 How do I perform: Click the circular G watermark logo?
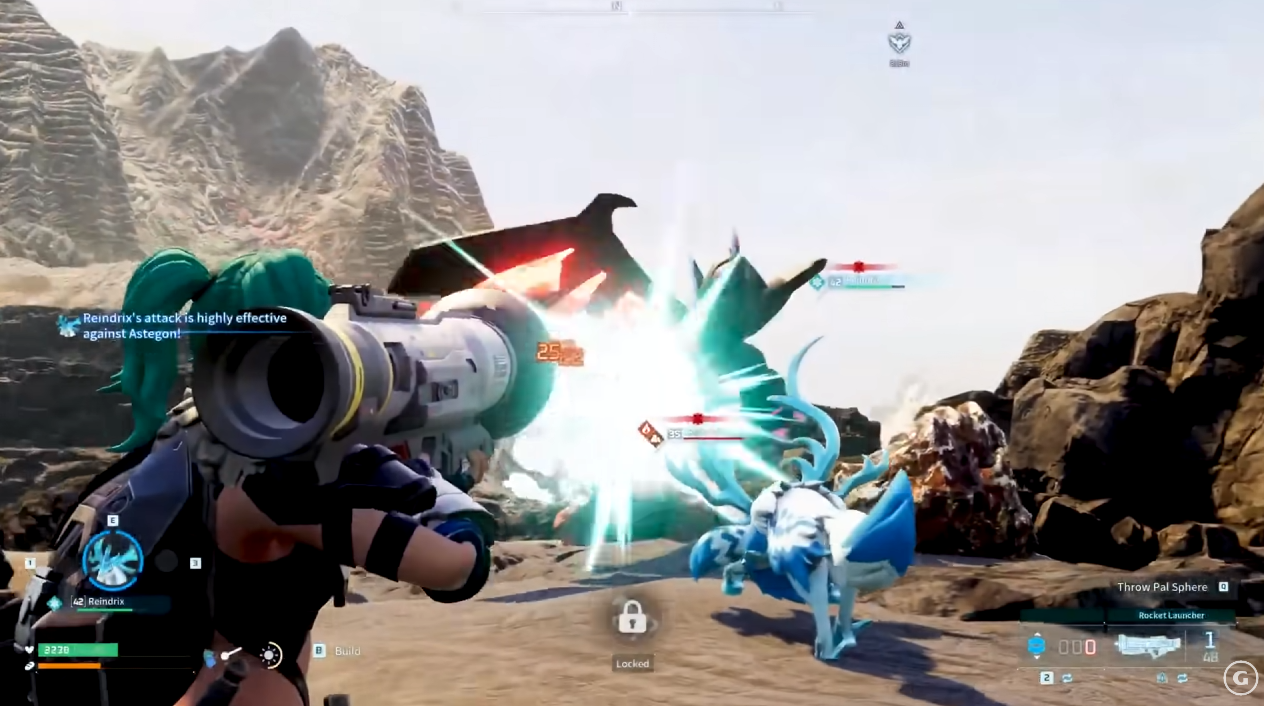tap(1239, 678)
